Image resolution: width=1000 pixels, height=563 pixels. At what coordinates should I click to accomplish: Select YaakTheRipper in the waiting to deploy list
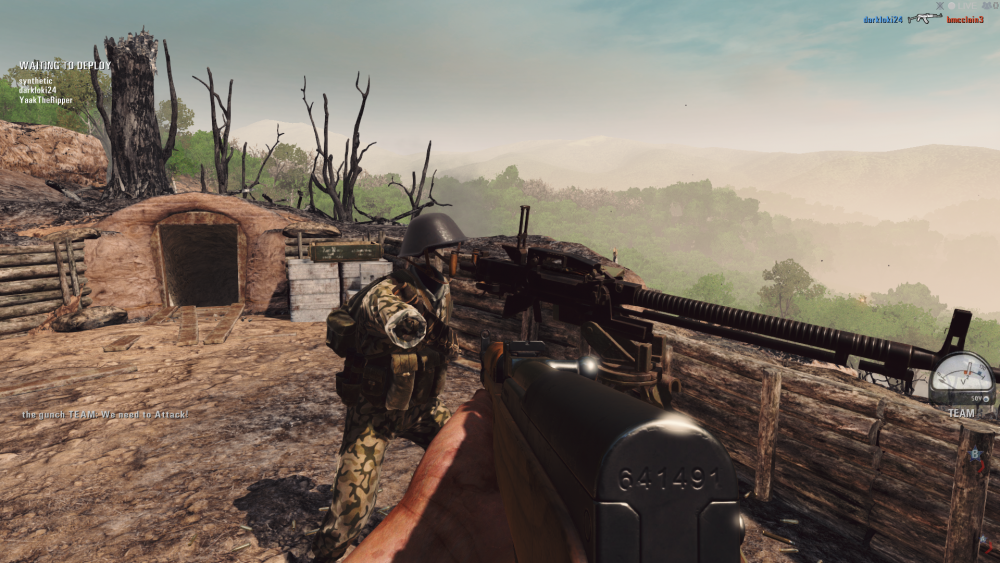pos(46,100)
